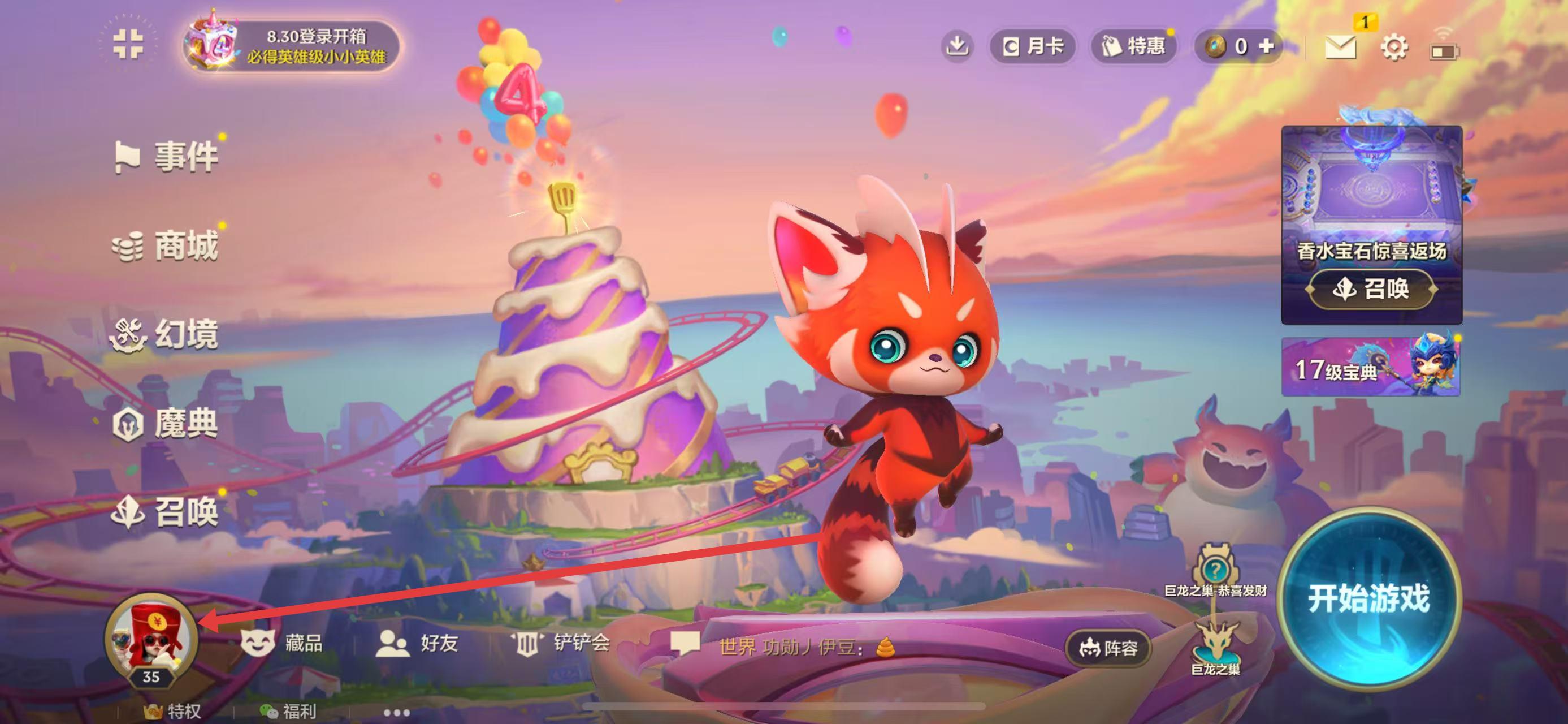Viewport: 1568px width, 724px height.
Task: Open the 8.30登录开箱 event banner
Action: [293, 46]
